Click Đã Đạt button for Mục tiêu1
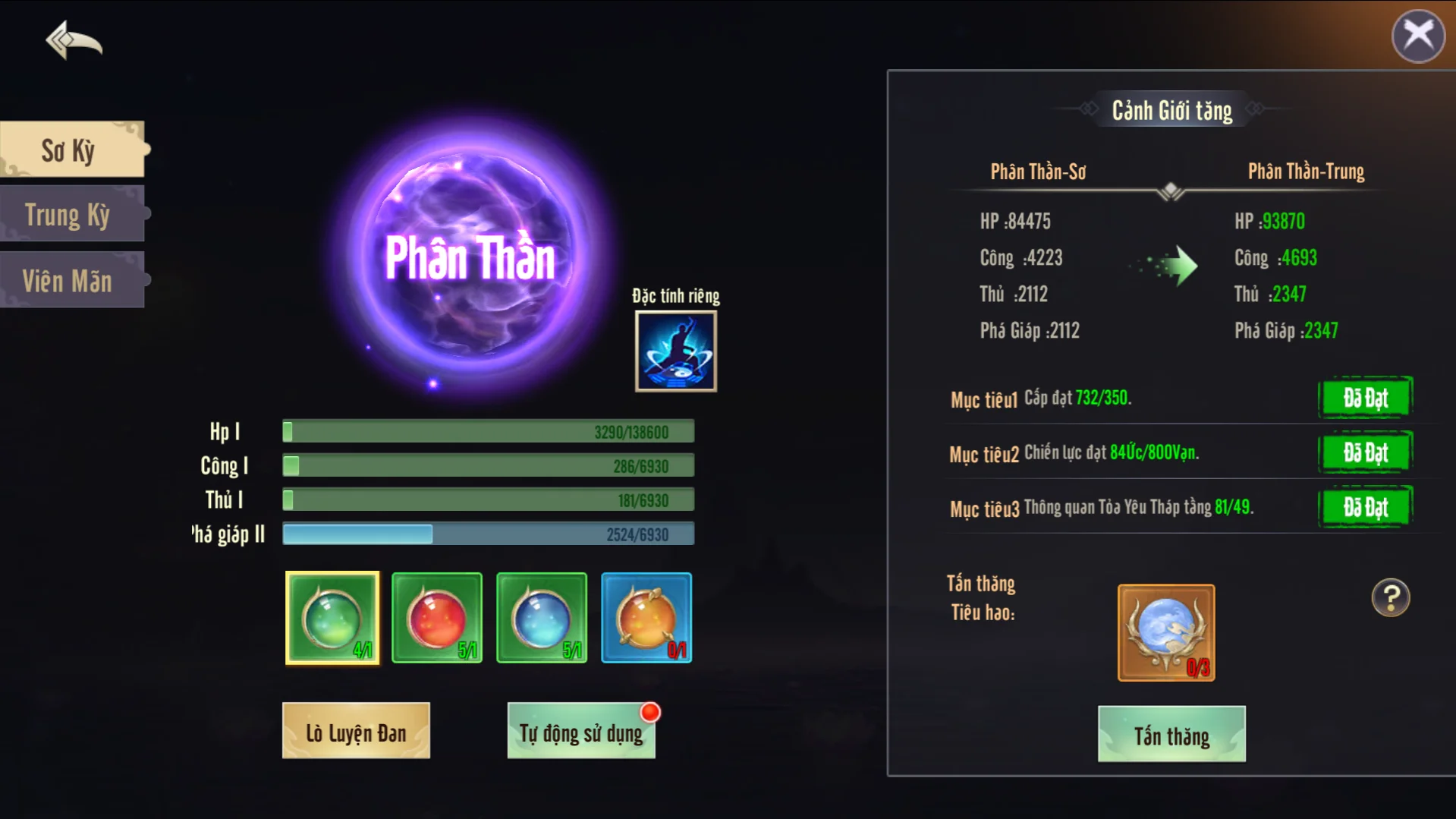 tap(1365, 398)
